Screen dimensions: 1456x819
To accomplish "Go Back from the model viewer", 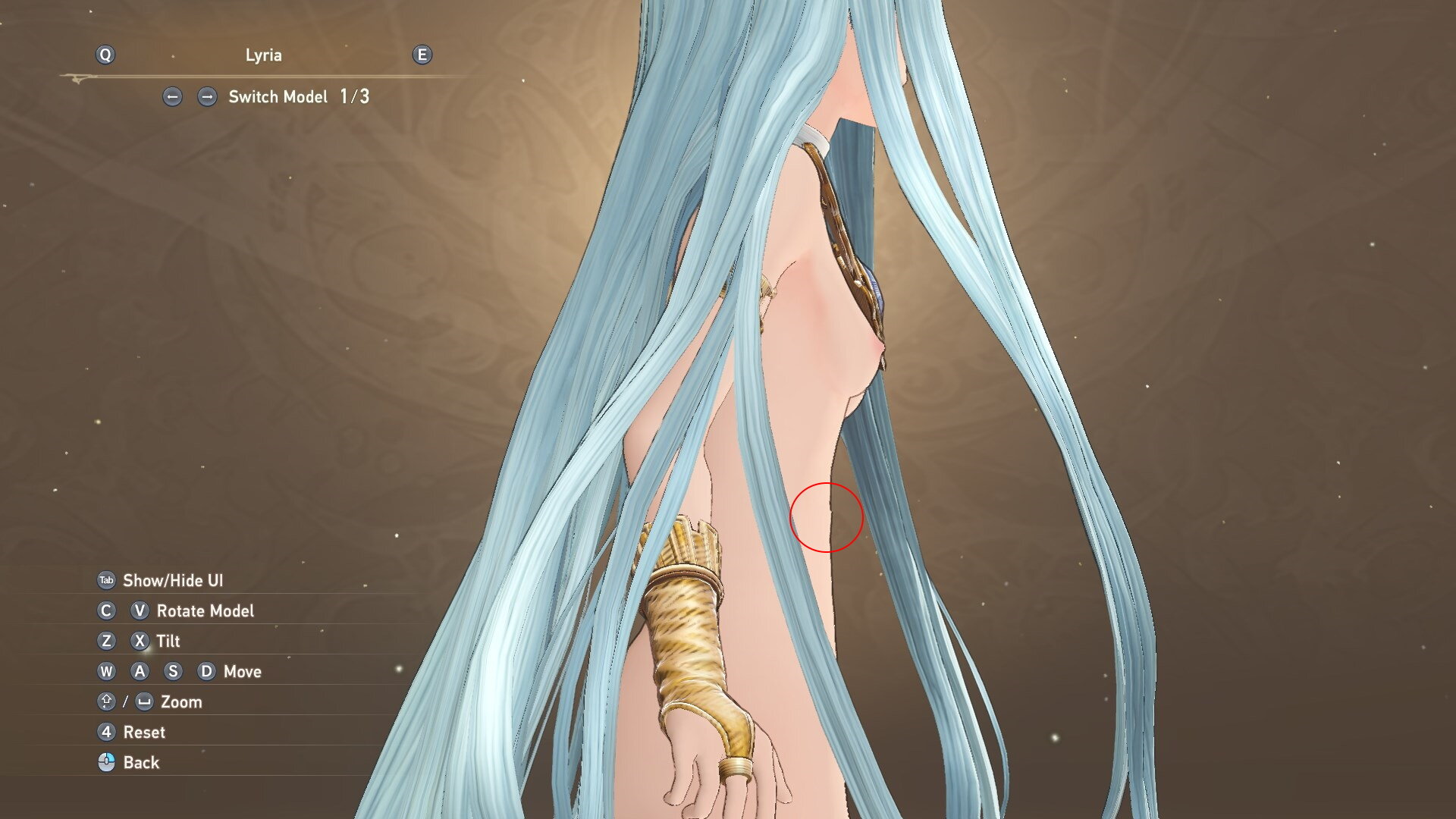I will pos(141,763).
